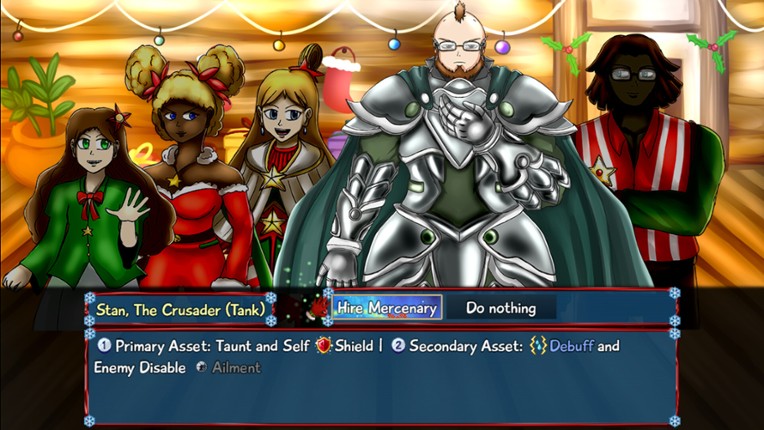
Task: Choose the Hire Mercenary option
Action: click(386, 308)
